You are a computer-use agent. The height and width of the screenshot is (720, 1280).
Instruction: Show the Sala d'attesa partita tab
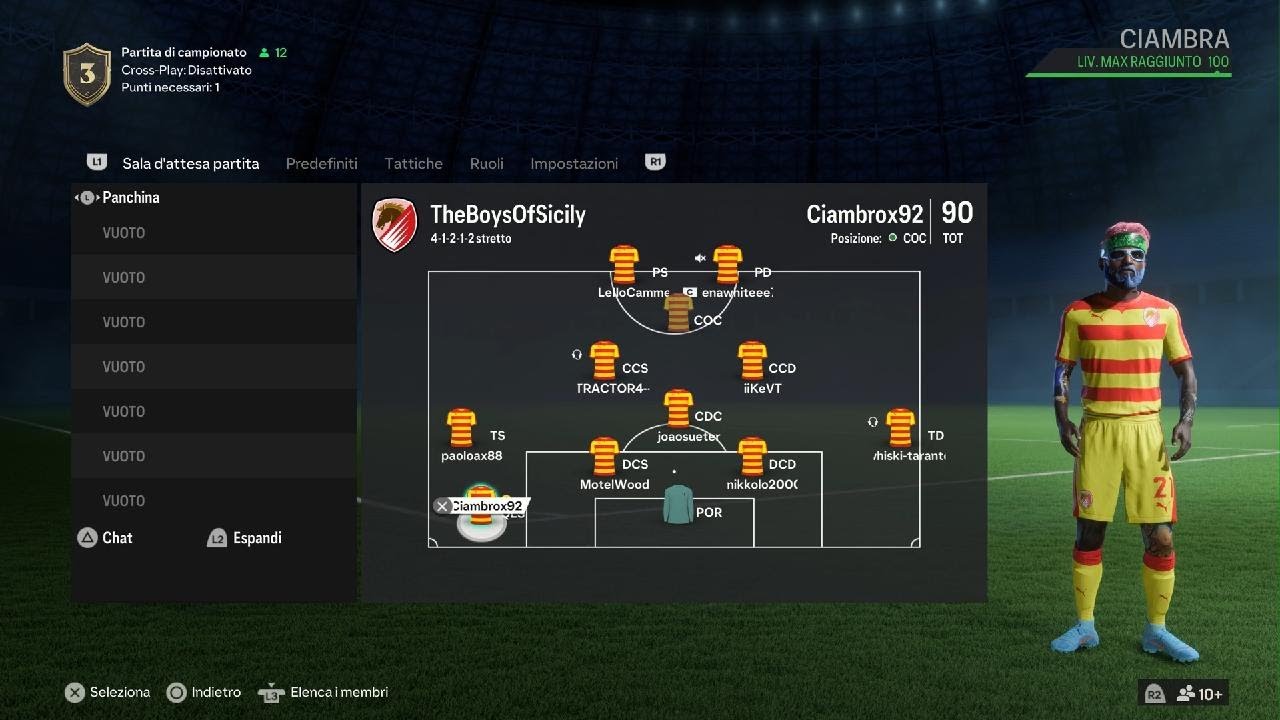click(x=190, y=163)
